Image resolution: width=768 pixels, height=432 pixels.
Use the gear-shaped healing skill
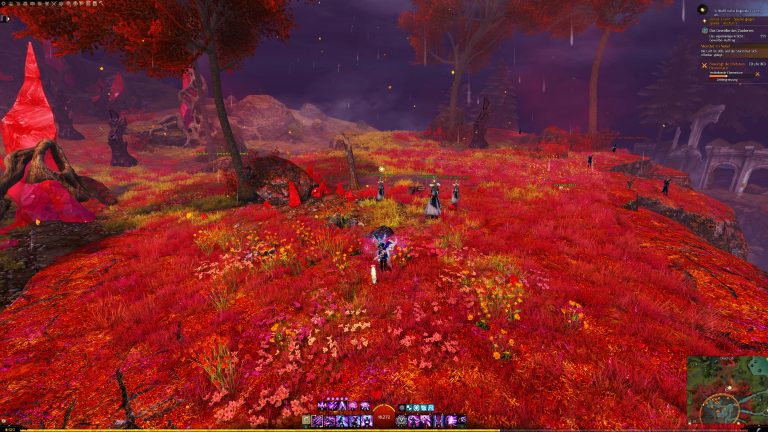pos(402,421)
